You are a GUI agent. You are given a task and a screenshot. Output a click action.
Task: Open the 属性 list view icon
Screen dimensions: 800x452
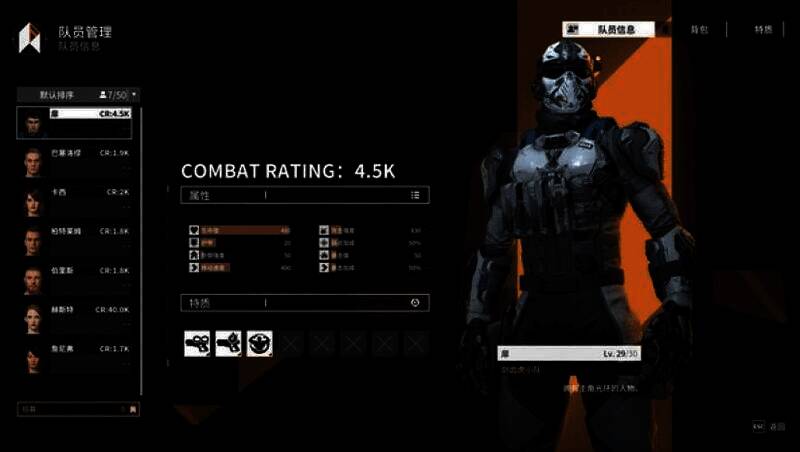[x=415, y=195]
